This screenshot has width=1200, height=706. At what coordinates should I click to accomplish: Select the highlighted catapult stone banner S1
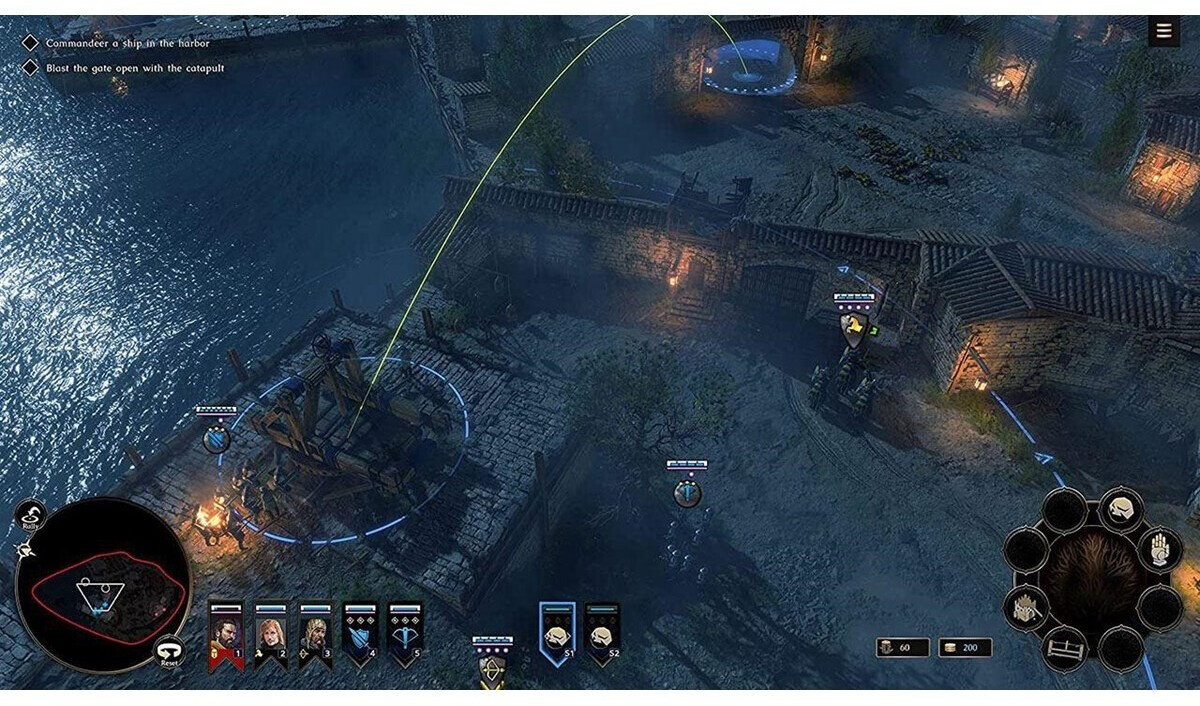(x=557, y=633)
